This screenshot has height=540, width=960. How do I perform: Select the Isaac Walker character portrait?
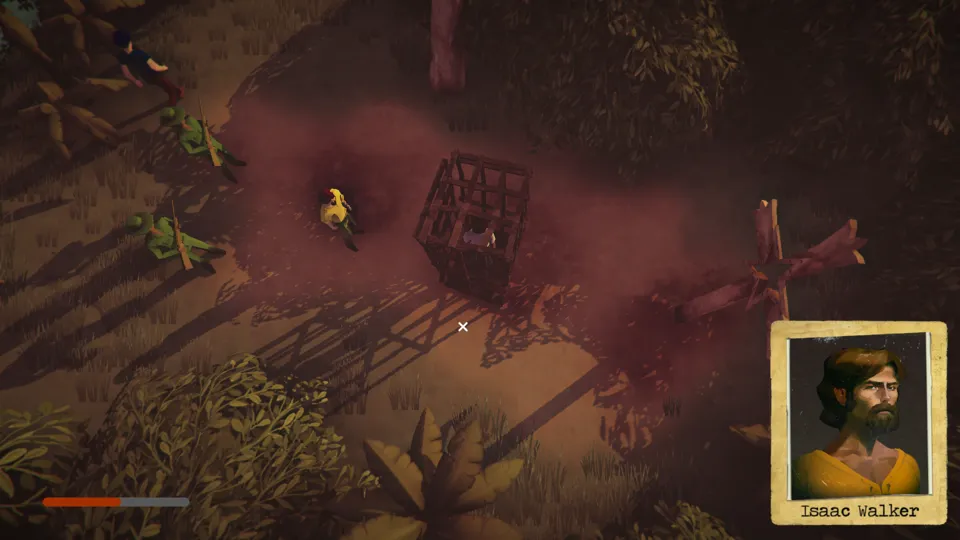click(858, 418)
